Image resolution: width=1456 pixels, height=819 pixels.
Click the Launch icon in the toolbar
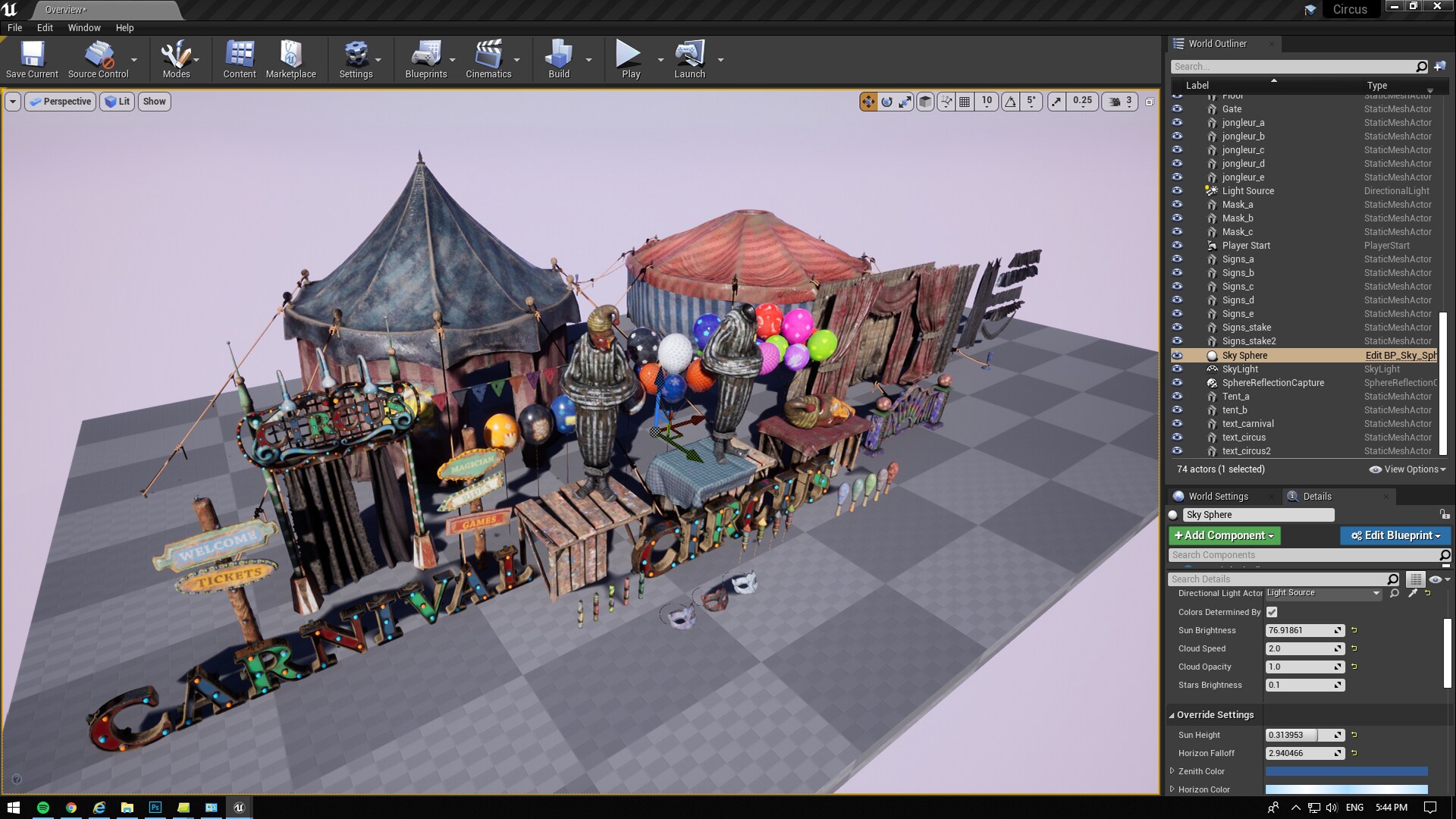click(x=689, y=59)
